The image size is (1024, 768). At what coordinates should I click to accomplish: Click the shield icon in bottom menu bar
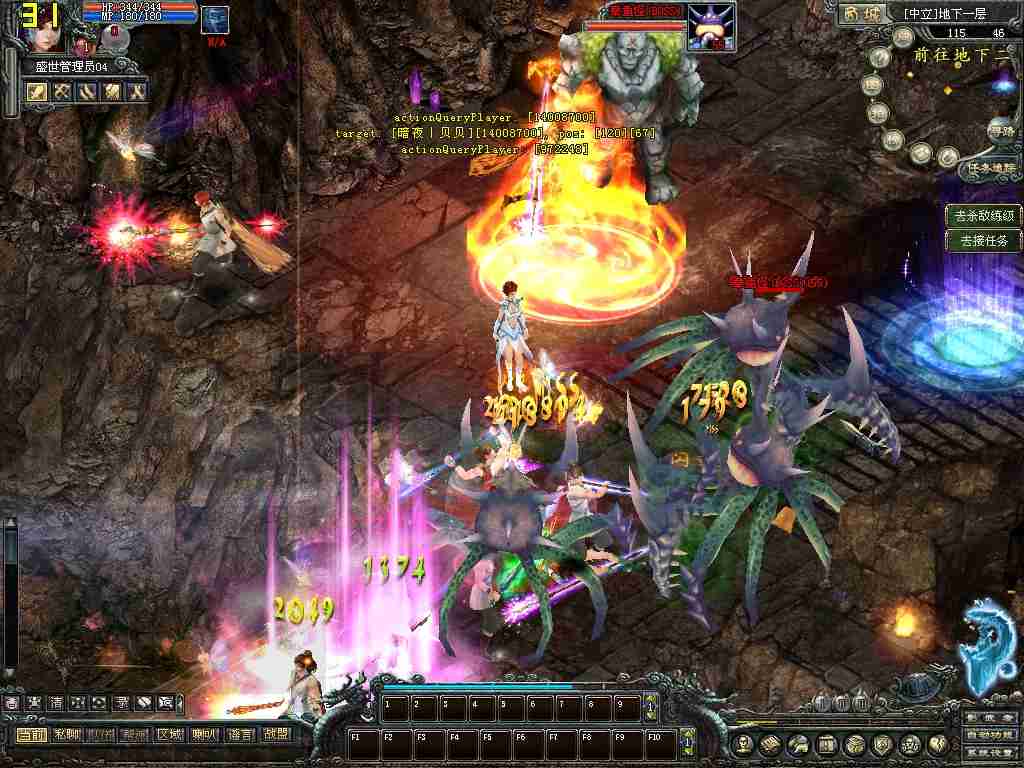tap(882, 744)
